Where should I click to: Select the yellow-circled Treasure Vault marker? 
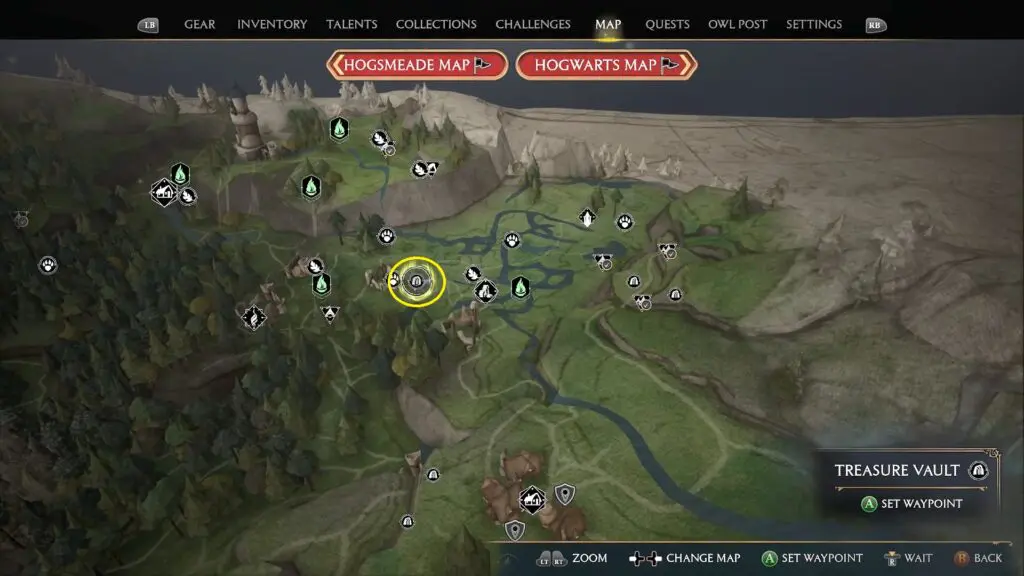[416, 283]
